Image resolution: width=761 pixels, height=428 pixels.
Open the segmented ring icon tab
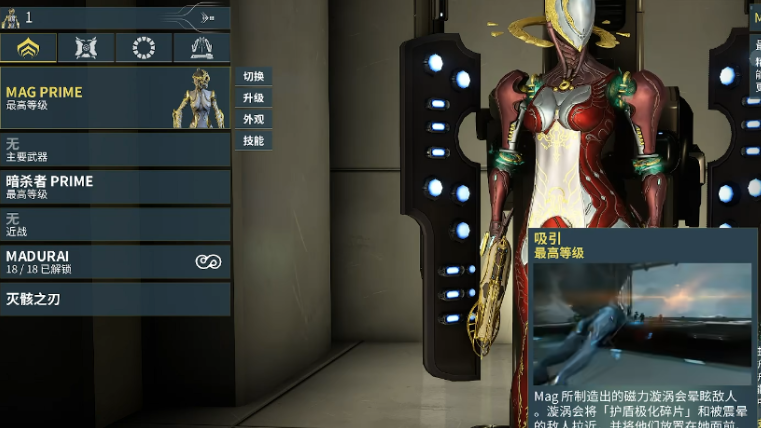tap(144, 47)
